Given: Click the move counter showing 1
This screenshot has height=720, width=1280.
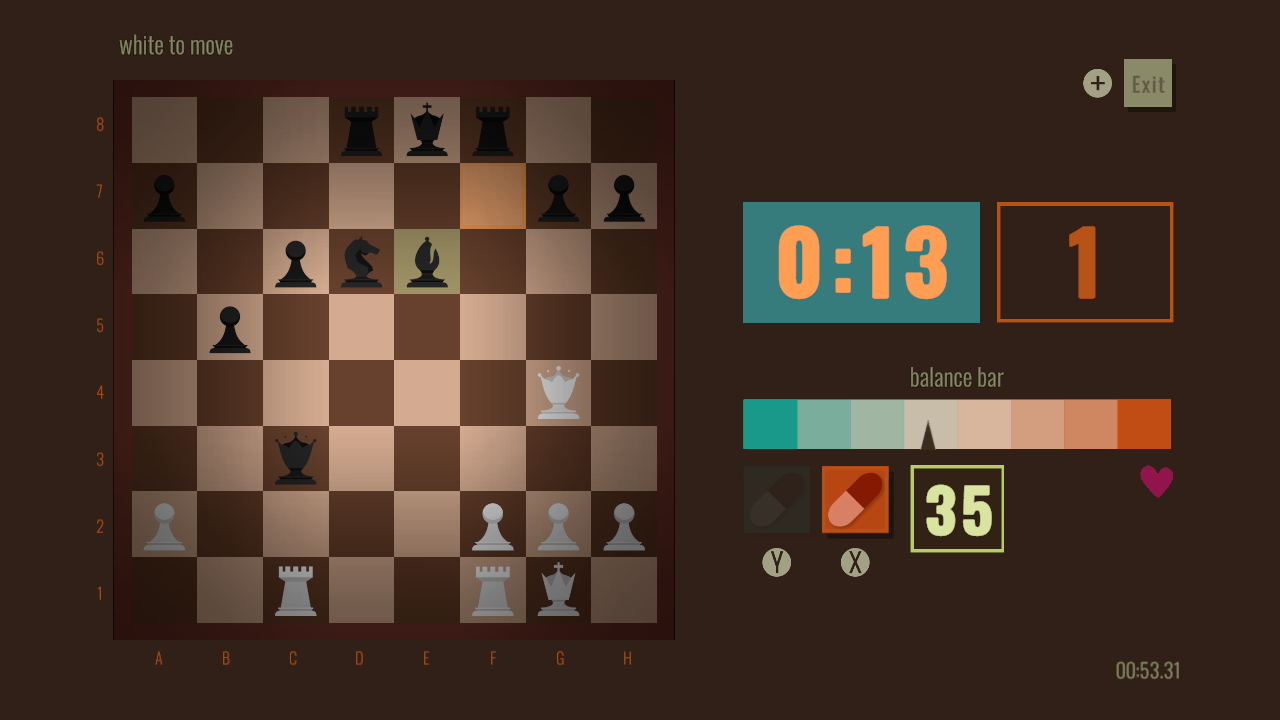Looking at the screenshot, I should coord(1085,261).
